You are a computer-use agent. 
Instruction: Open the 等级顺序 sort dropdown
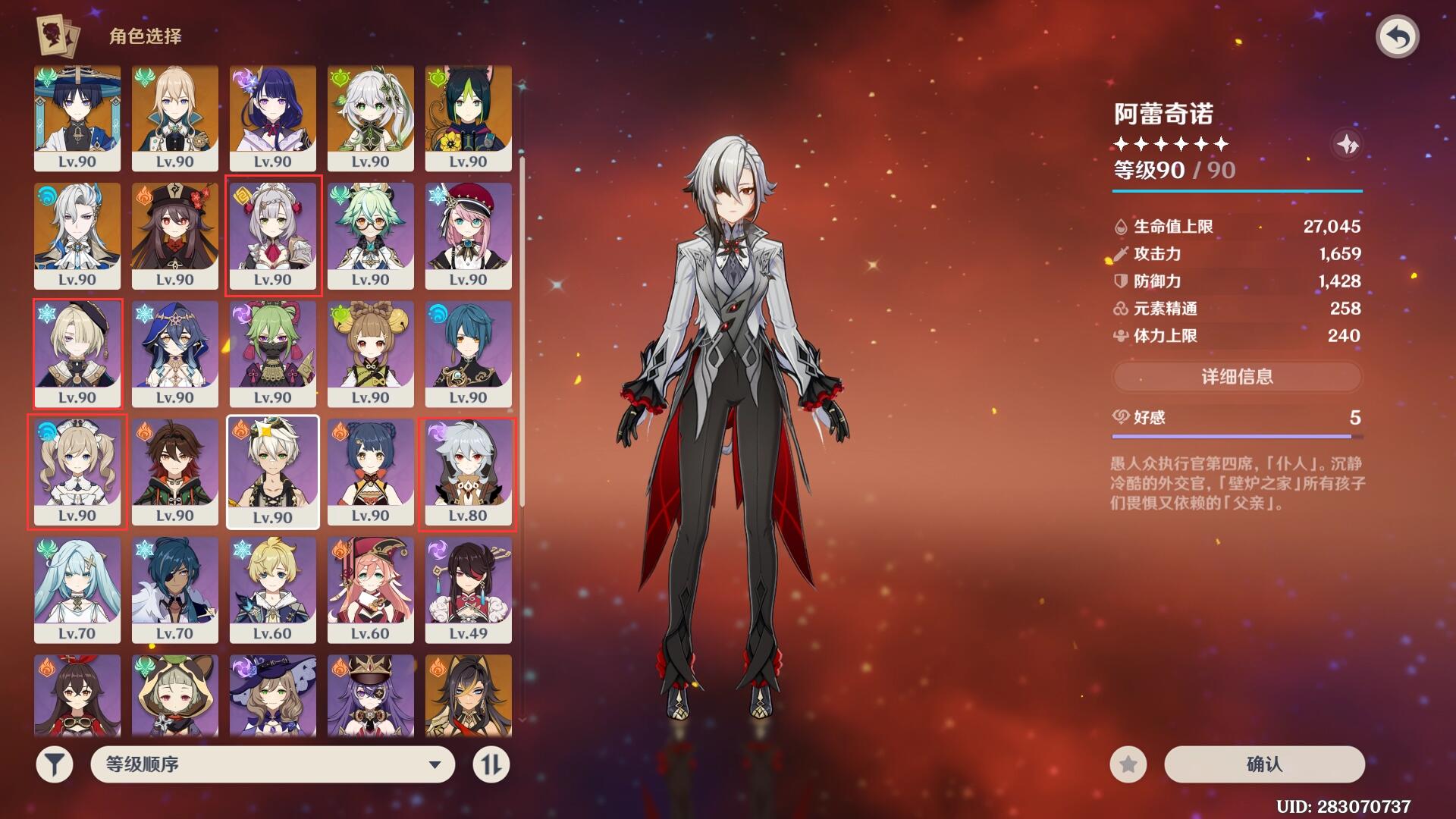pos(273,764)
